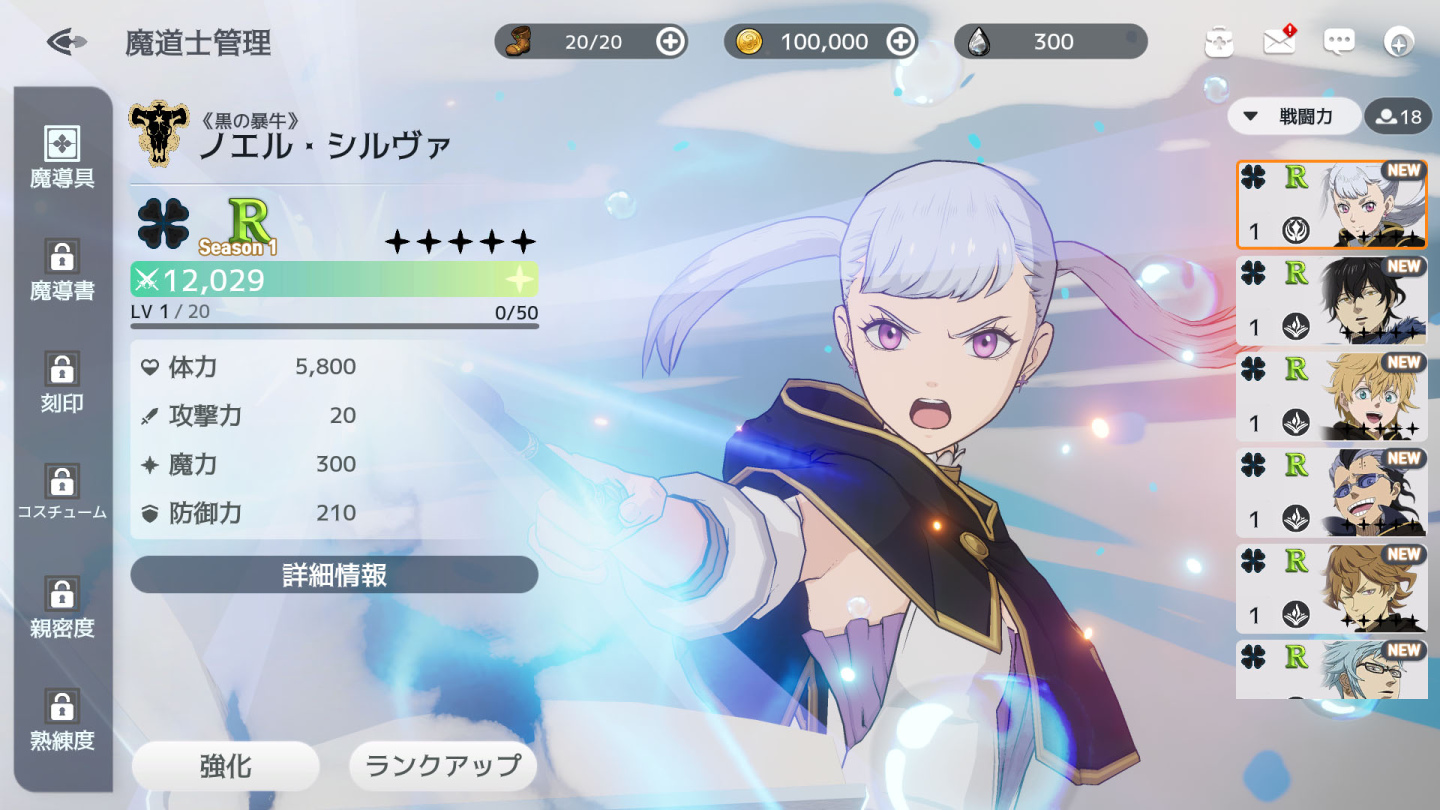Open the chat messages icon

point(1338,42)
